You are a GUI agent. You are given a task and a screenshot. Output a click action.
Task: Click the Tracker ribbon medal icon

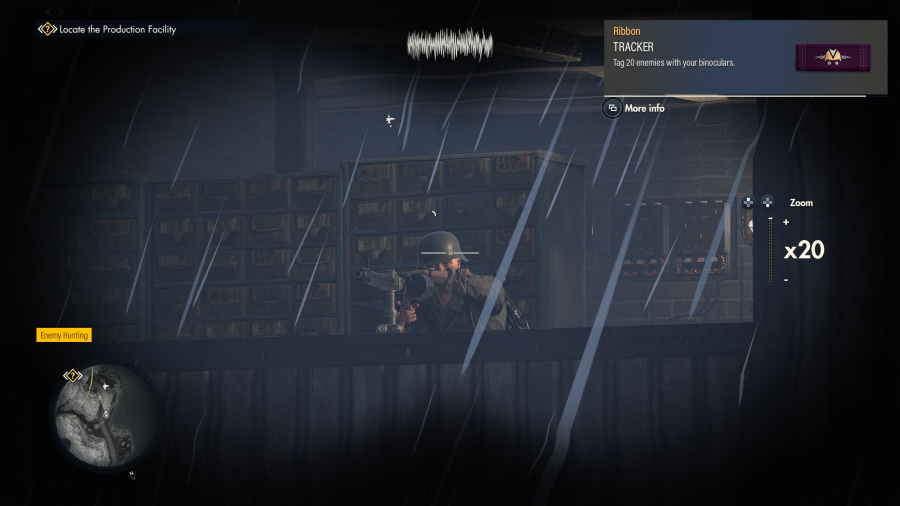click(832, 57)
